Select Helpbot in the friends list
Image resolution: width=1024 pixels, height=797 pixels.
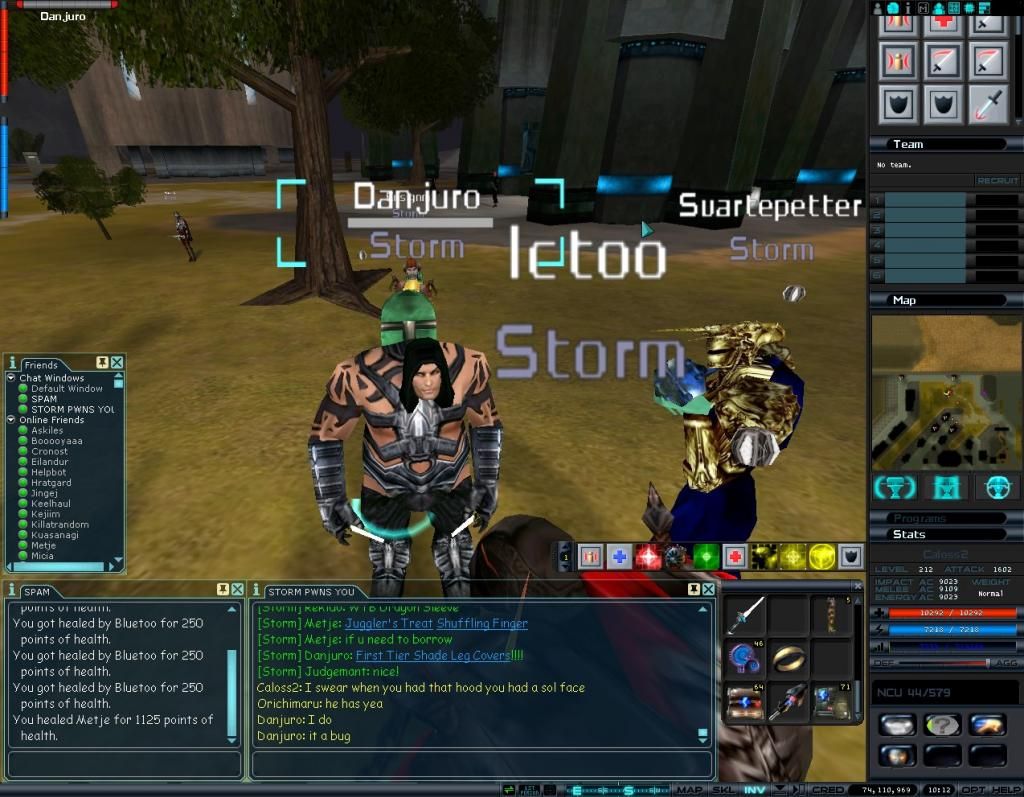50,472
